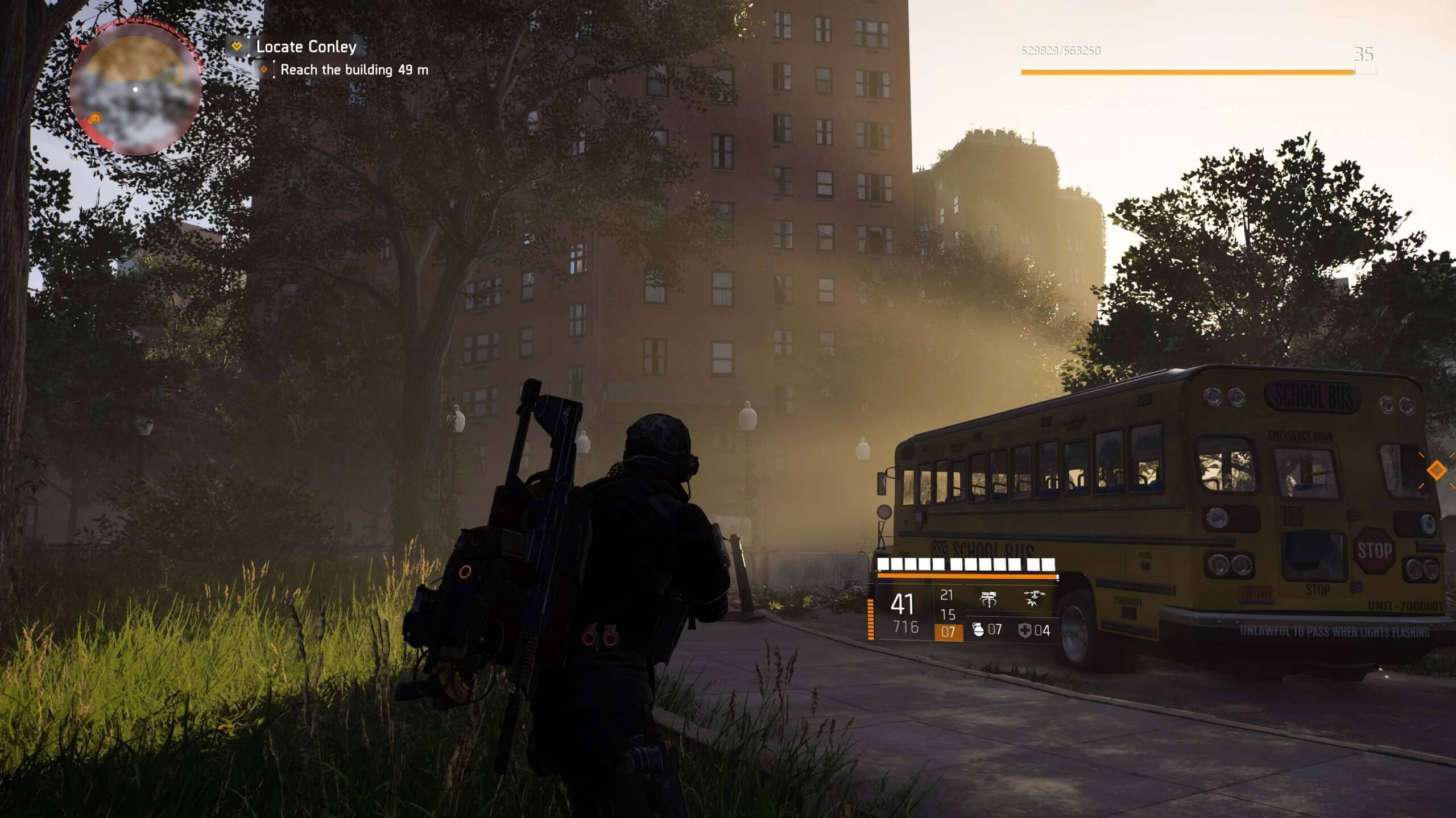1456x818 pixels.
Task: Activate the drone skill
Action: pyautogui.click(x=1033, y=599)
